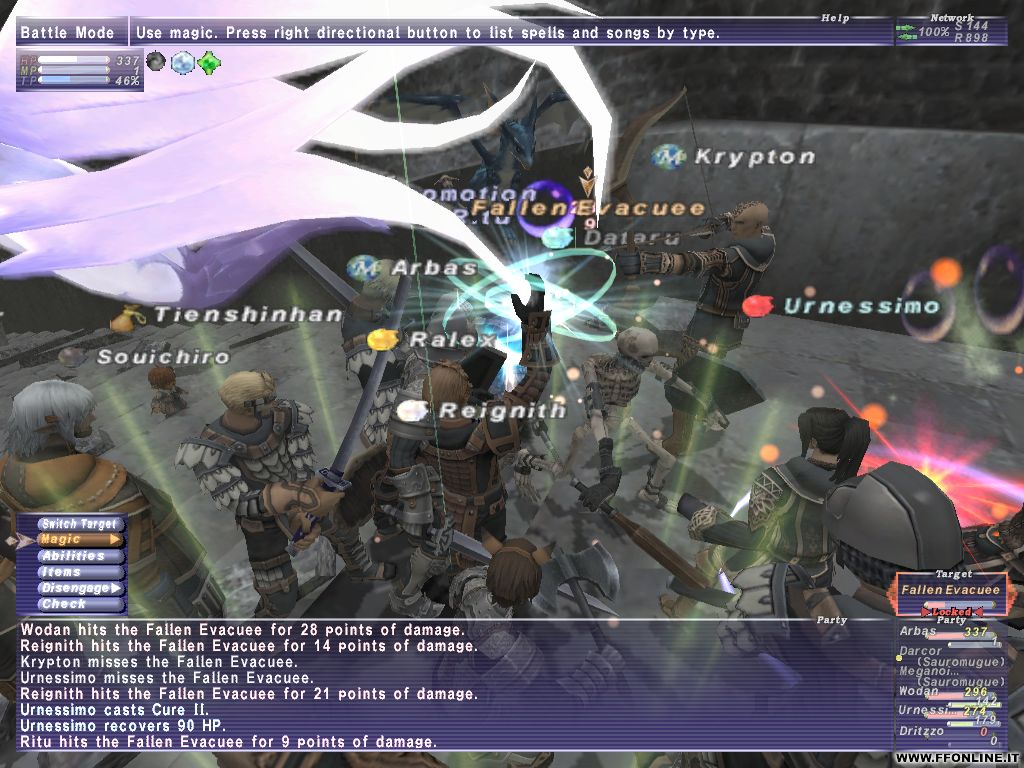The width and height of the screenshot is (1024, 768).
Task: Select Darcor in the party list
Action: pos(944,651)
